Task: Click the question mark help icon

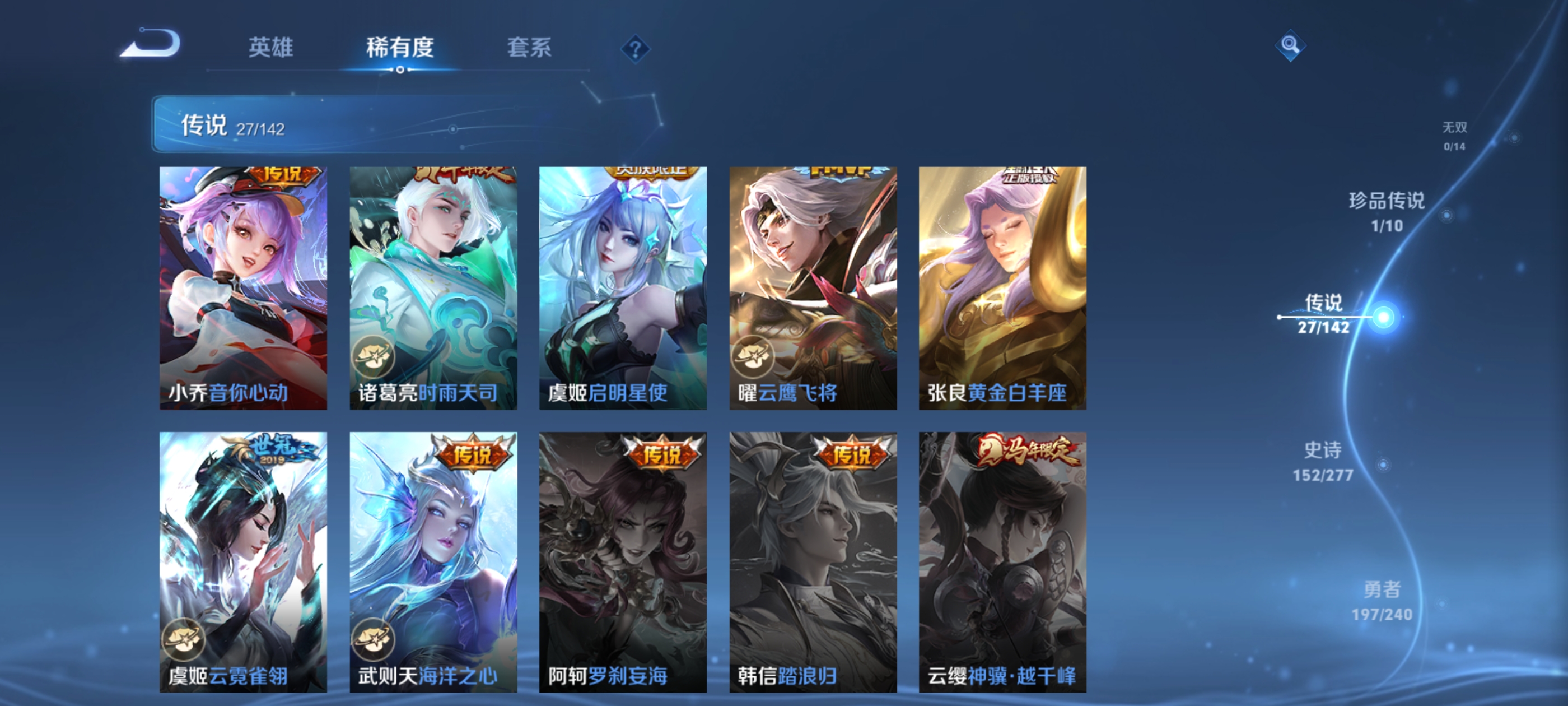Action: click(636, 50)
